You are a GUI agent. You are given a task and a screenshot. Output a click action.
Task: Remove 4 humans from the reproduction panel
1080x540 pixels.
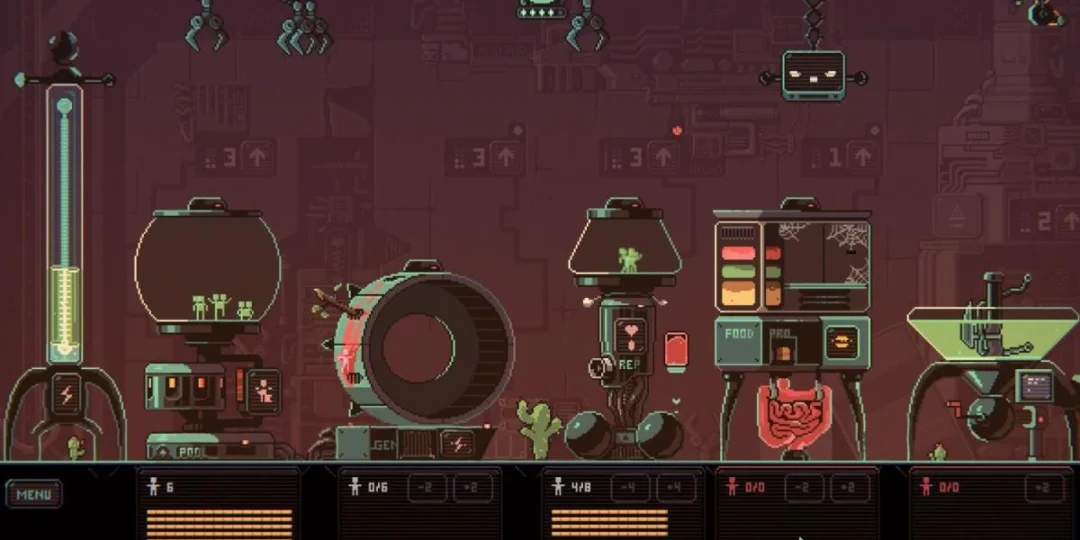click(630, 488)
